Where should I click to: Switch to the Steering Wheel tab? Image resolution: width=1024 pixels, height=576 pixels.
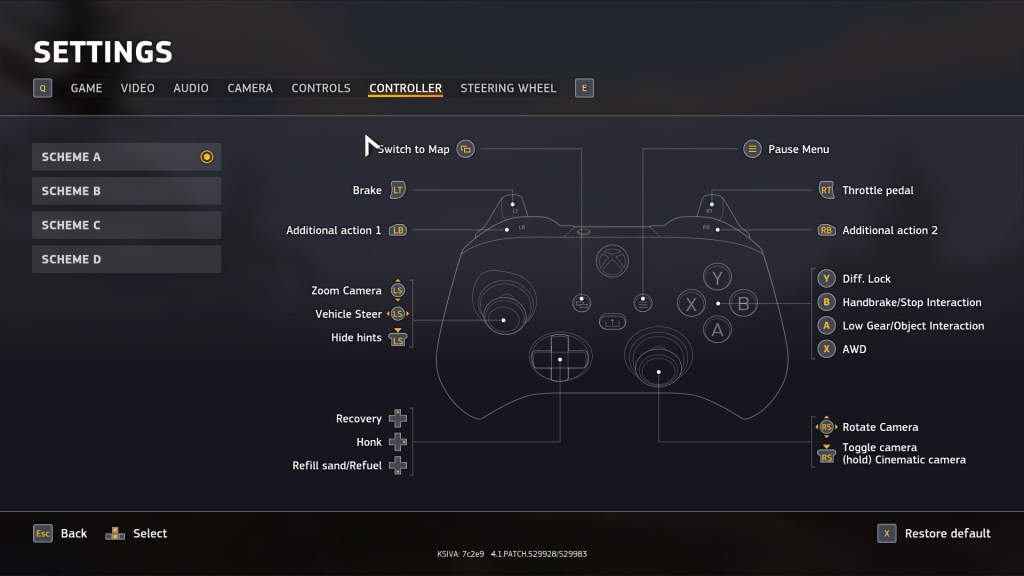point(508,88)
